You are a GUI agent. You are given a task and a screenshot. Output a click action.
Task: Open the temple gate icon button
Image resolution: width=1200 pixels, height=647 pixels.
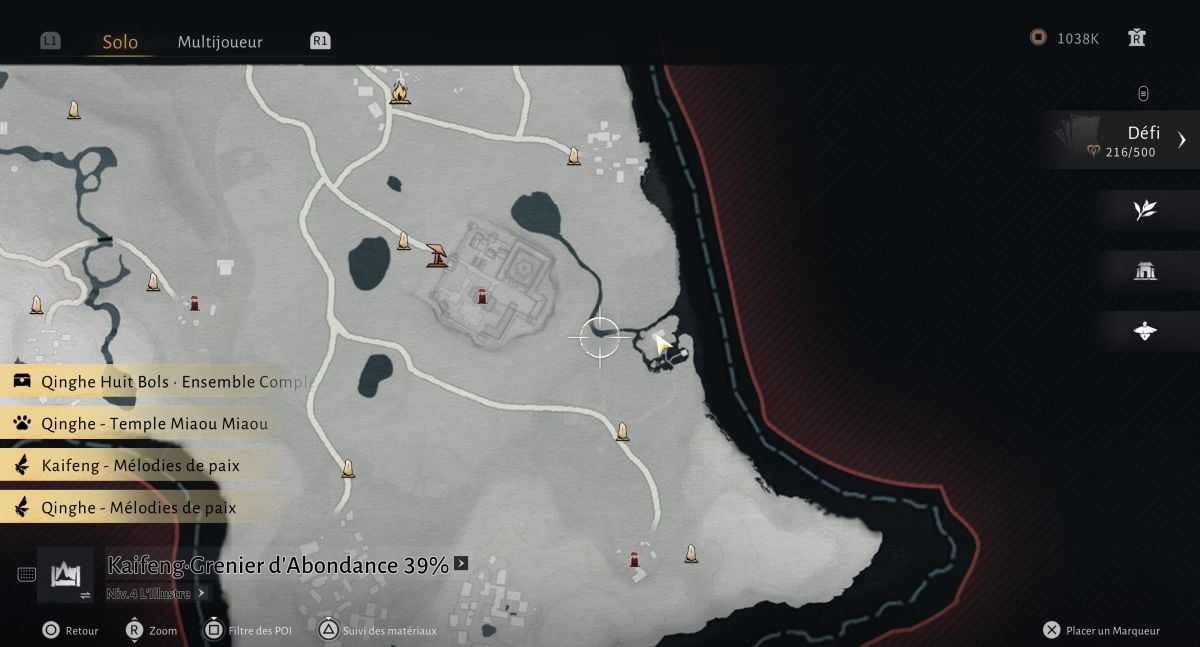[1145, 270]
